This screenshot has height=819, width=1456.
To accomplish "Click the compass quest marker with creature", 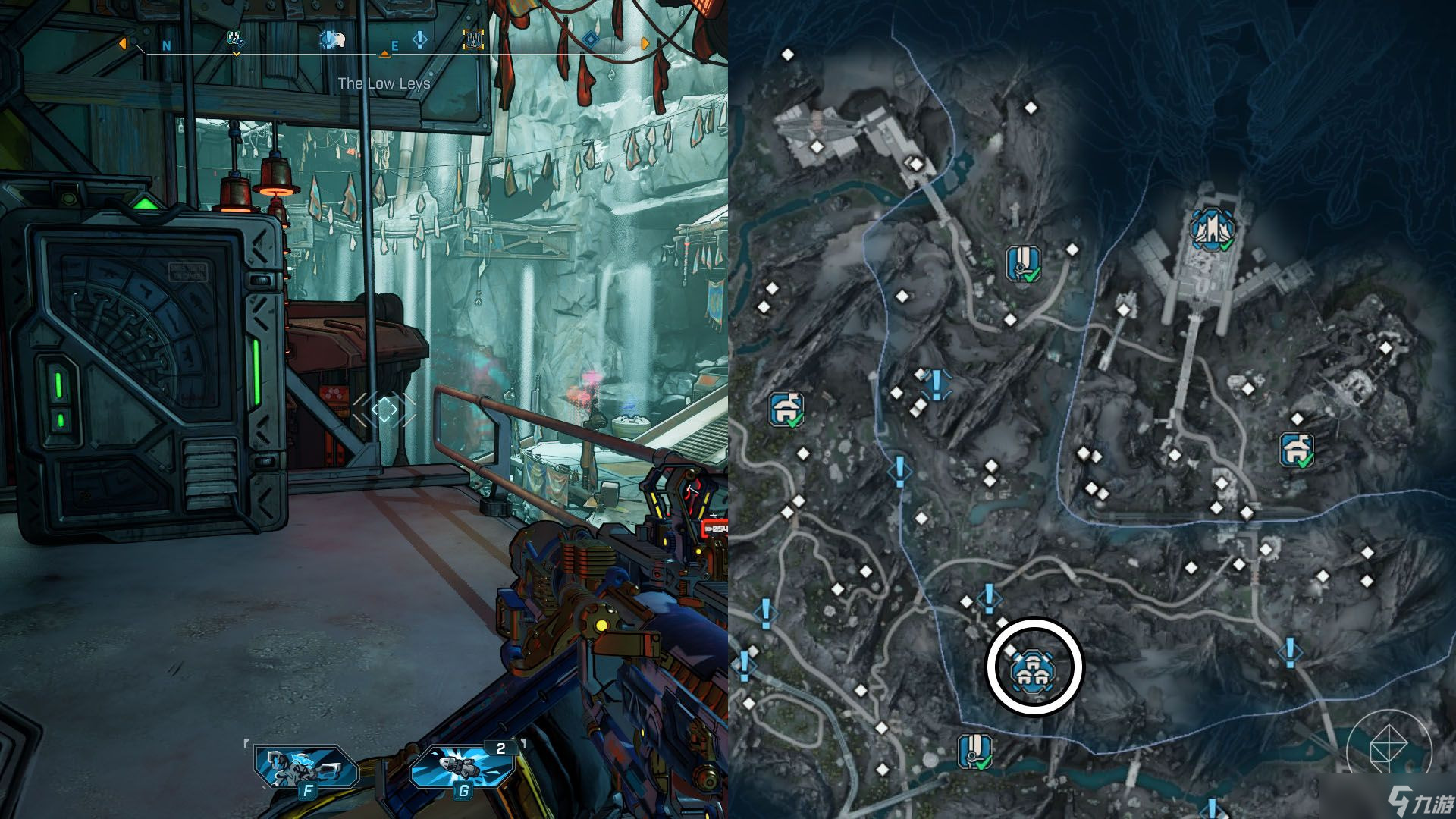I will 331,39.
